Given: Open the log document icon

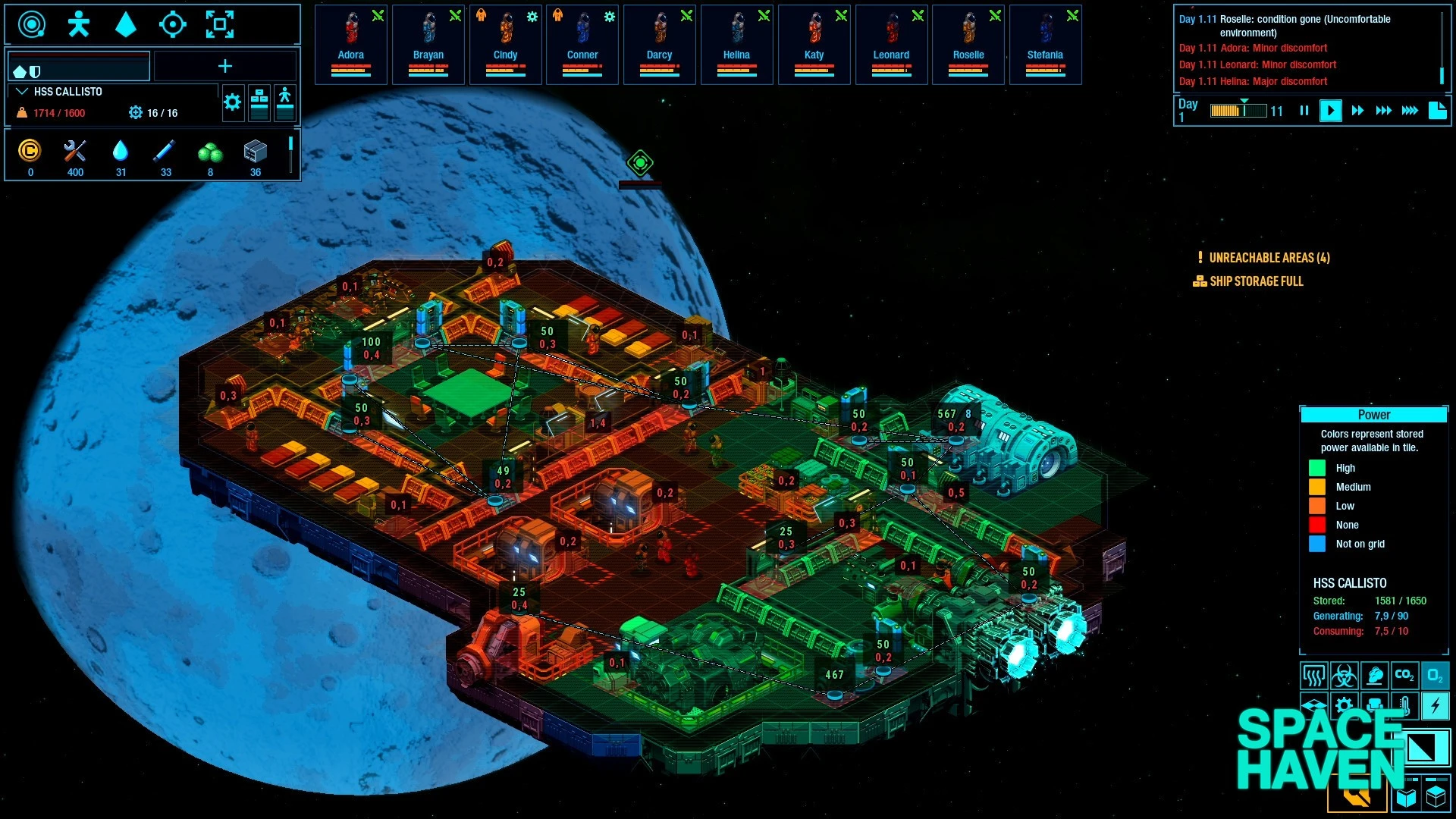Looking at the screenshot, I should click(1437, 111).
